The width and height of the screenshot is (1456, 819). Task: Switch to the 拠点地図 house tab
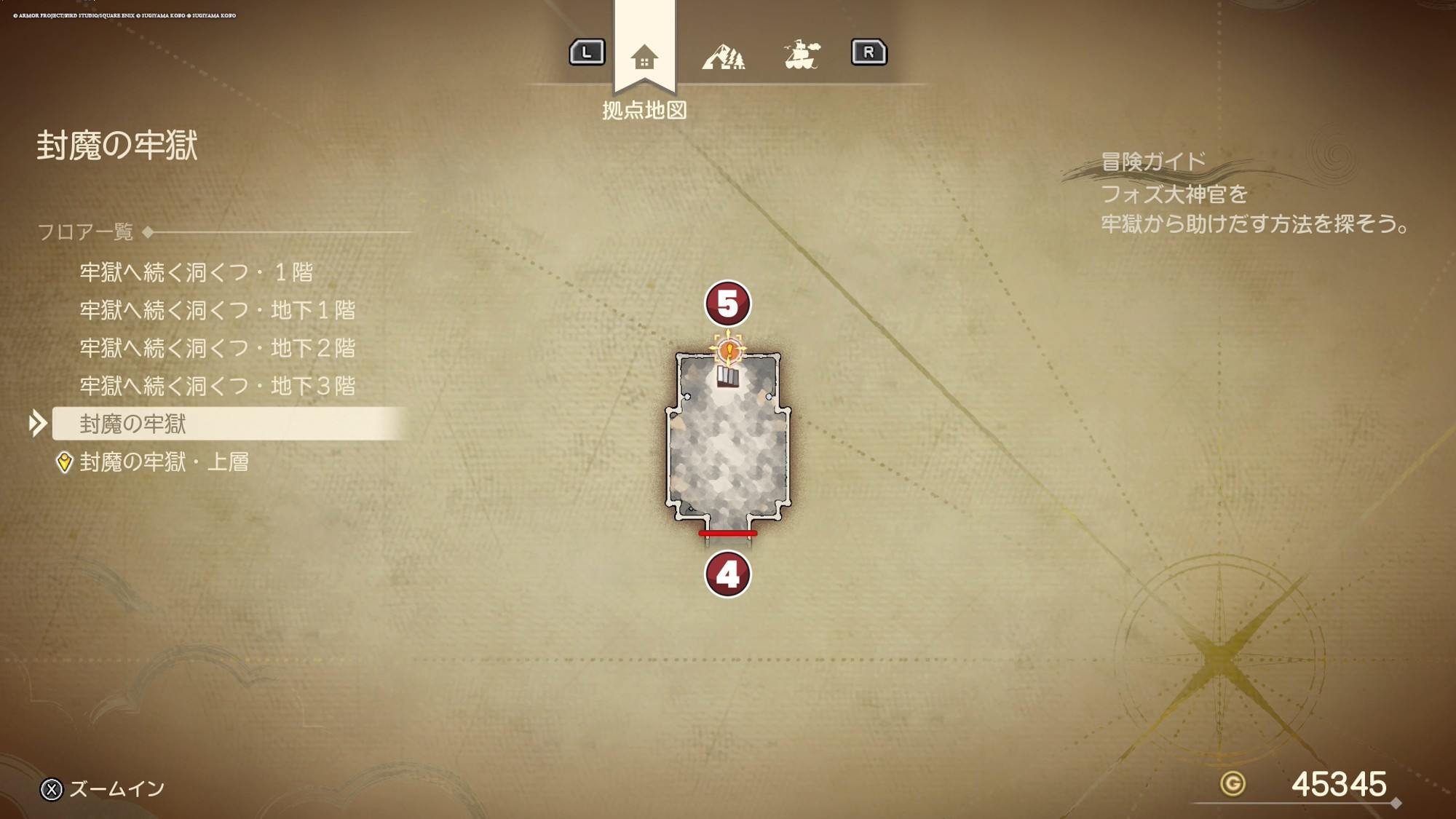point(644,57)
